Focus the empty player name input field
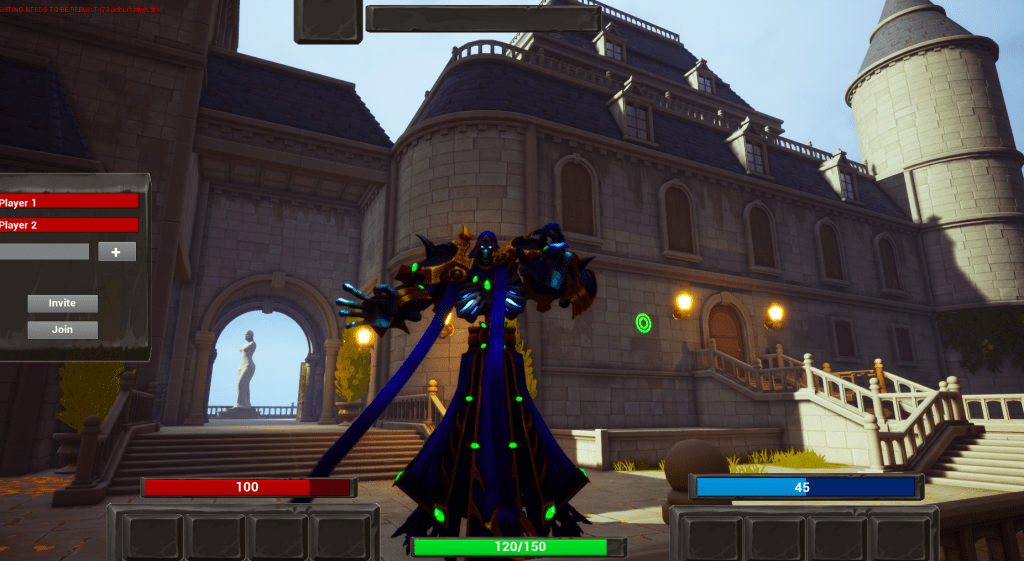Screen dimensions: 1024x561 click(x=44, y=252)
